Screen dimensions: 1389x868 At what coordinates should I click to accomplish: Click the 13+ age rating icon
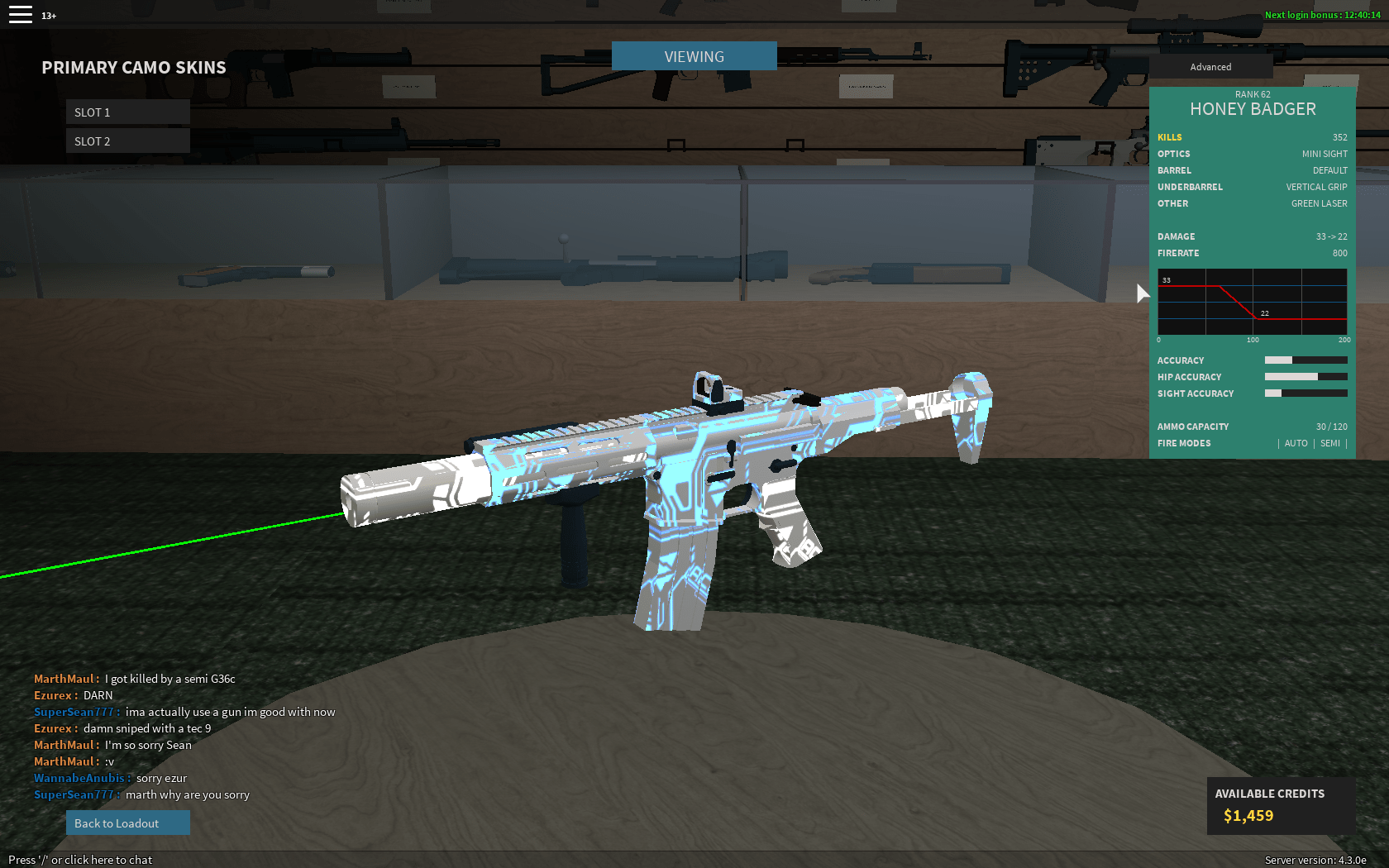click(x=49, y=14)
